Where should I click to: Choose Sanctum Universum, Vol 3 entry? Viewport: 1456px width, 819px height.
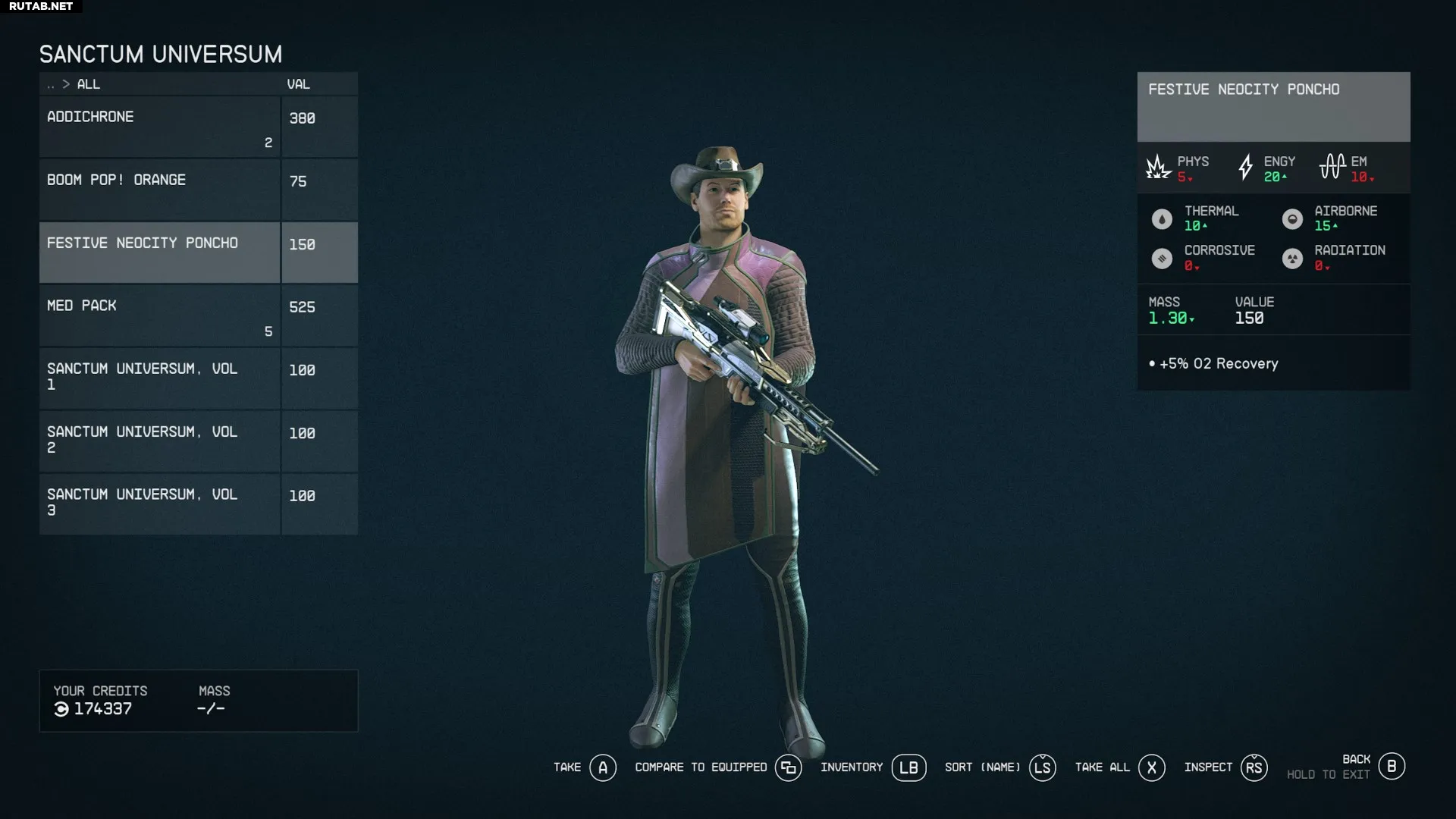(x=159, y=504)
